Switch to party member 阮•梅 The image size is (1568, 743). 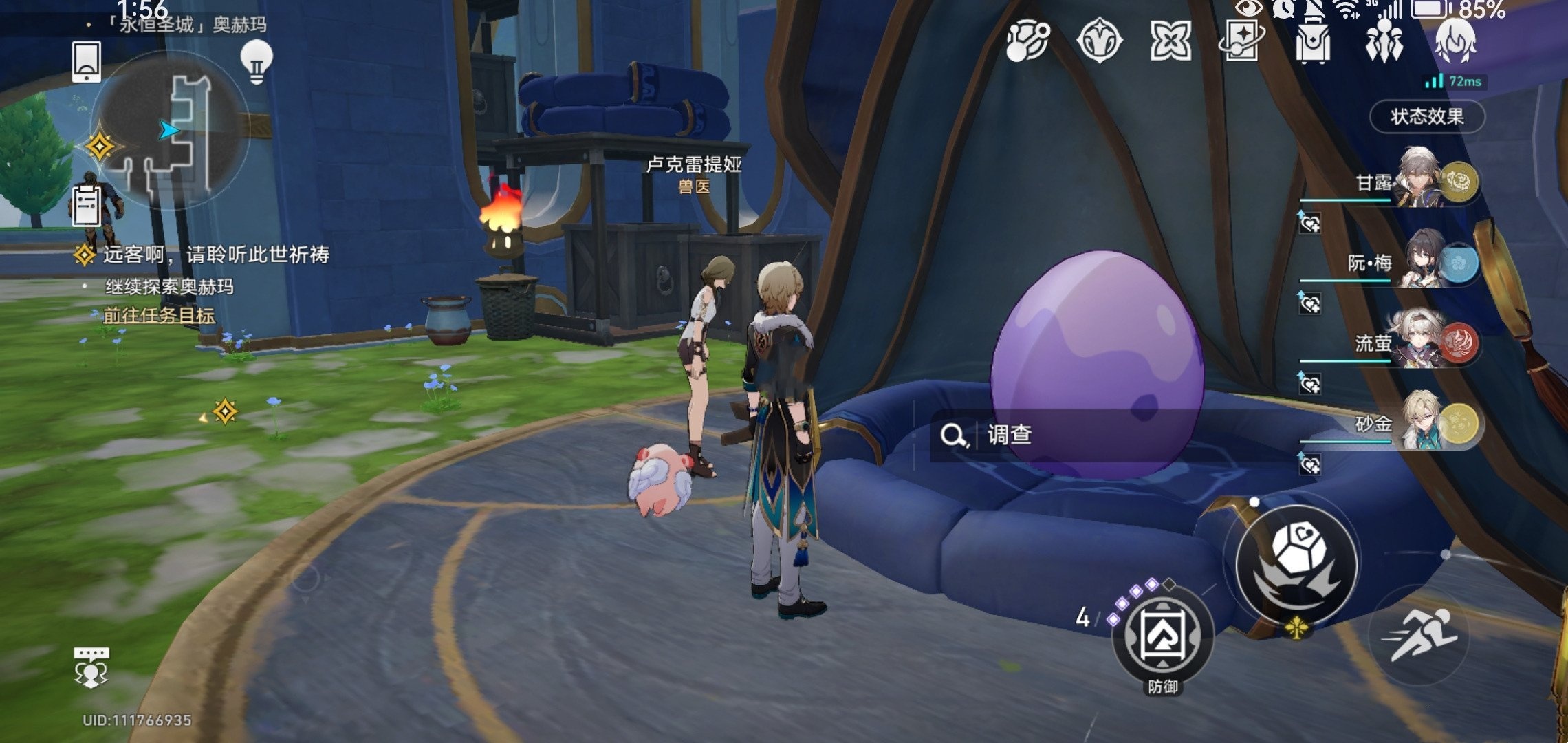pyautogui.click(x=1424, y=262)
